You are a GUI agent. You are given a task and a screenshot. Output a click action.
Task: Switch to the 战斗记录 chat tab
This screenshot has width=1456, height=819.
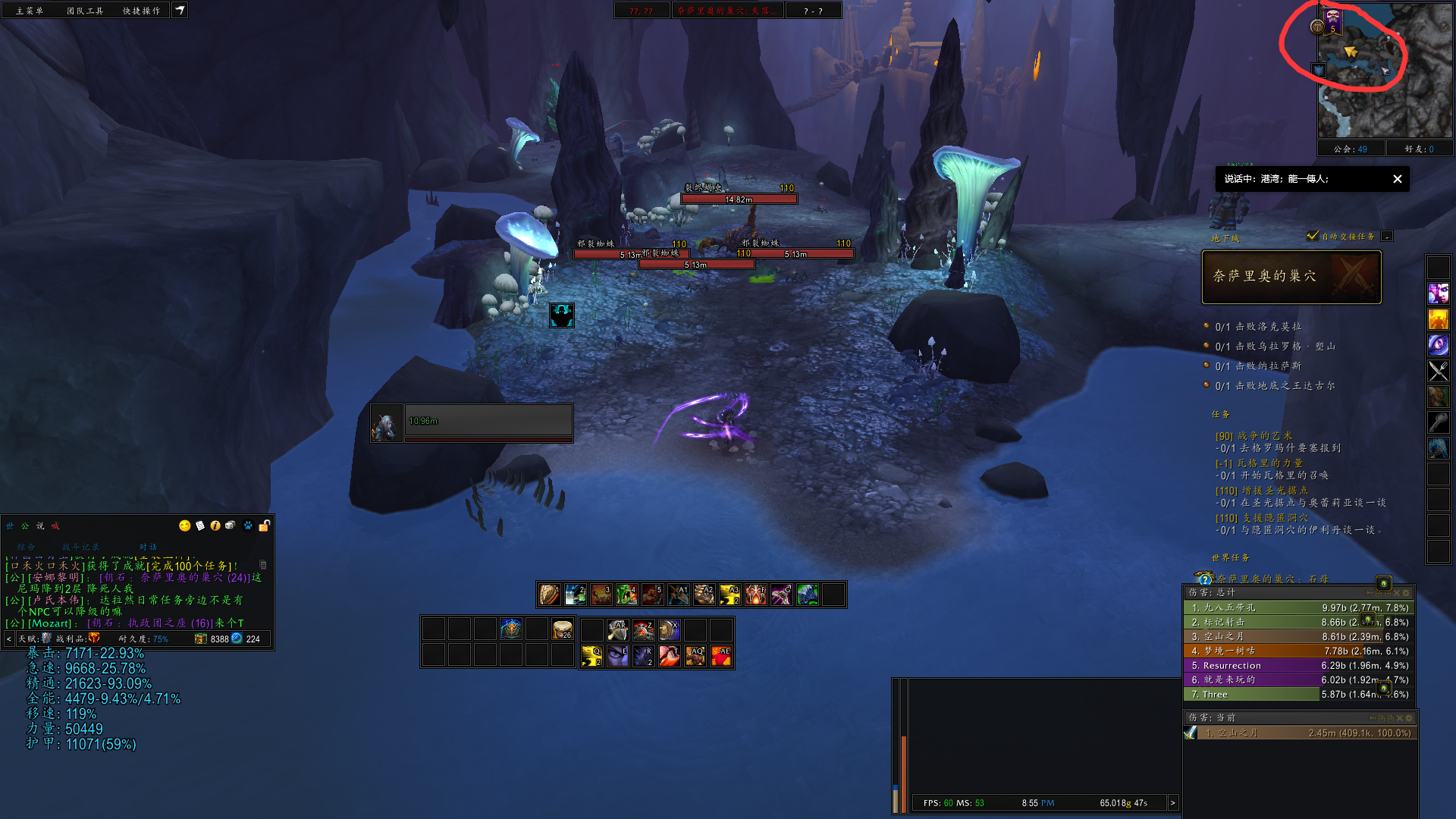pos(80,547)
